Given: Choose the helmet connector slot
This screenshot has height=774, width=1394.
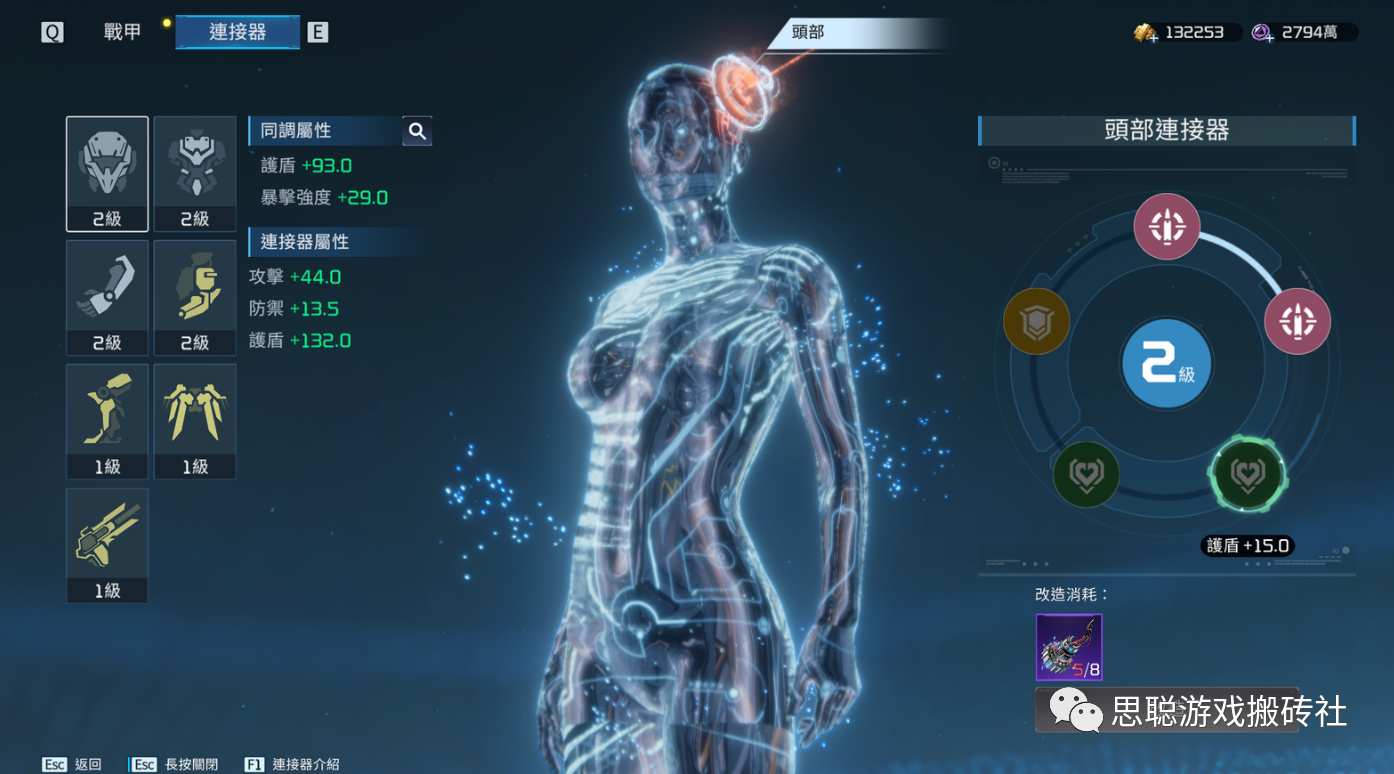Looking at the screenshot, I should point(107,173).
